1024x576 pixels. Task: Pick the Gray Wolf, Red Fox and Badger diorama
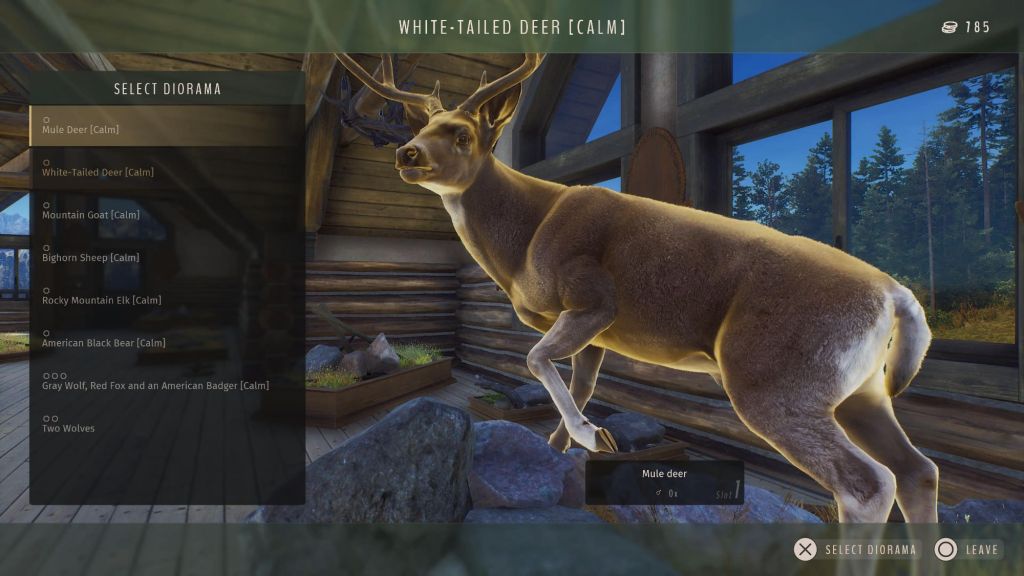(166, 382)
